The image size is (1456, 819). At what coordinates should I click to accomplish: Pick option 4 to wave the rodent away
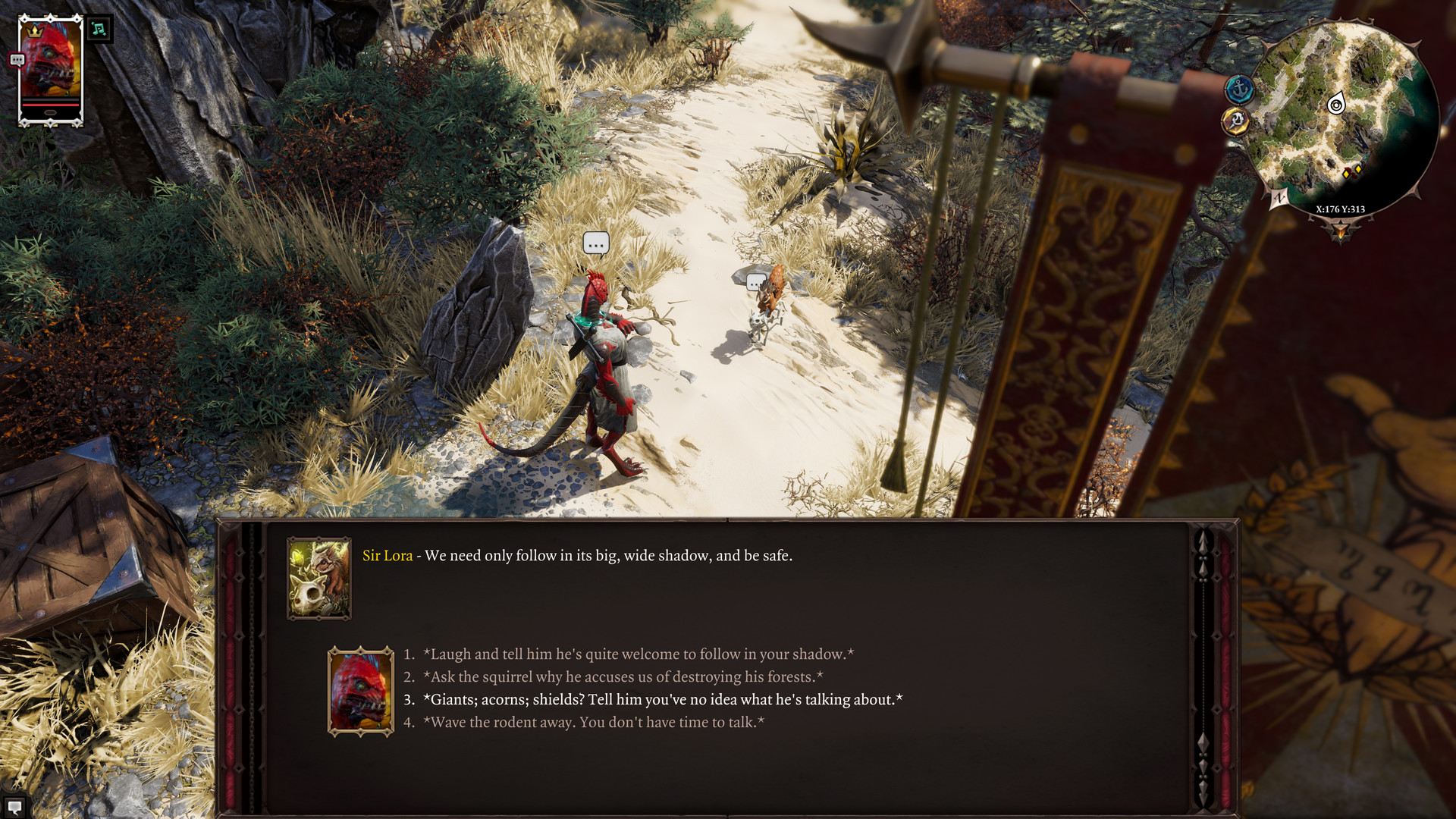[x=595, y=723]
